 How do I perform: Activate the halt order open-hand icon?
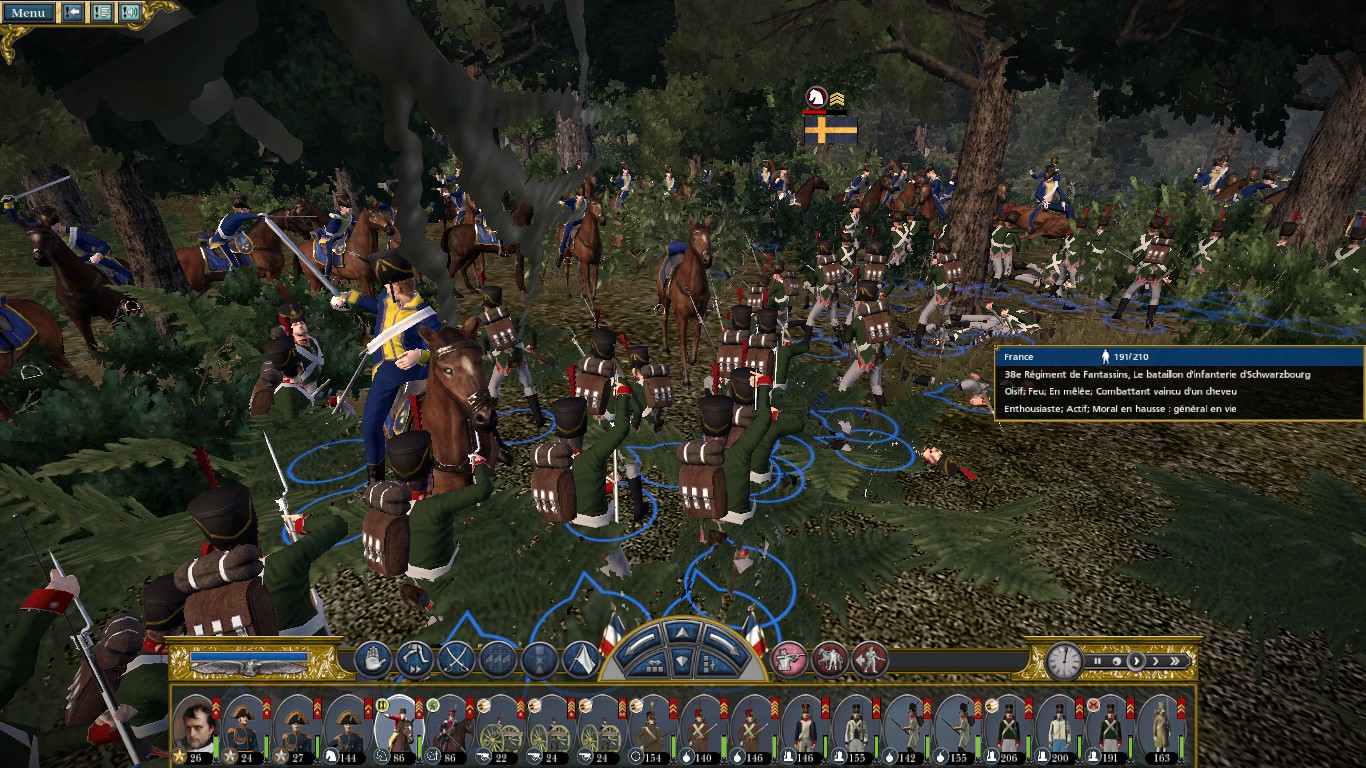(372, 659)
